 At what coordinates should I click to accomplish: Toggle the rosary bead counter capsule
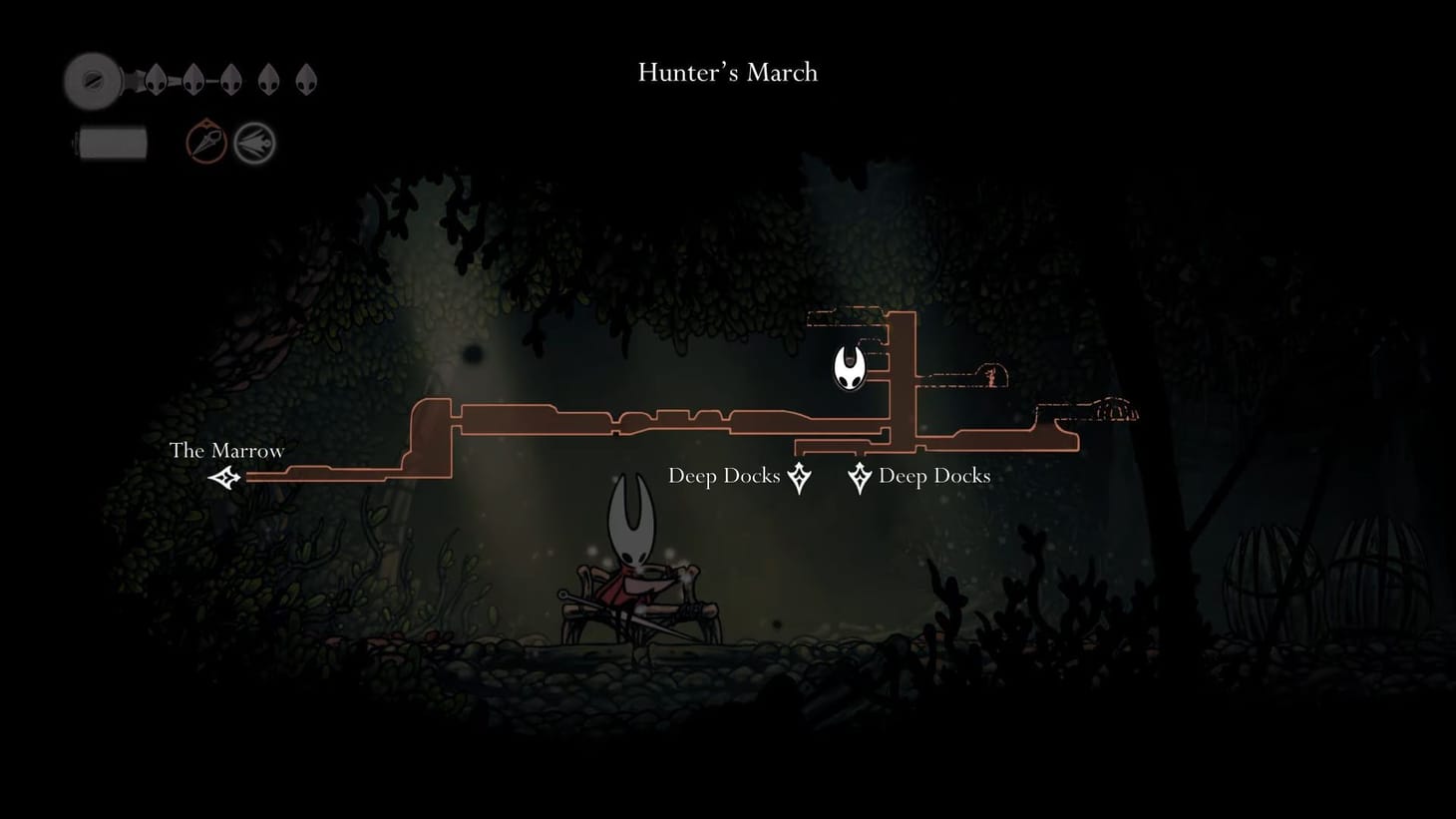pyautogui.click(x=110, y=142)
